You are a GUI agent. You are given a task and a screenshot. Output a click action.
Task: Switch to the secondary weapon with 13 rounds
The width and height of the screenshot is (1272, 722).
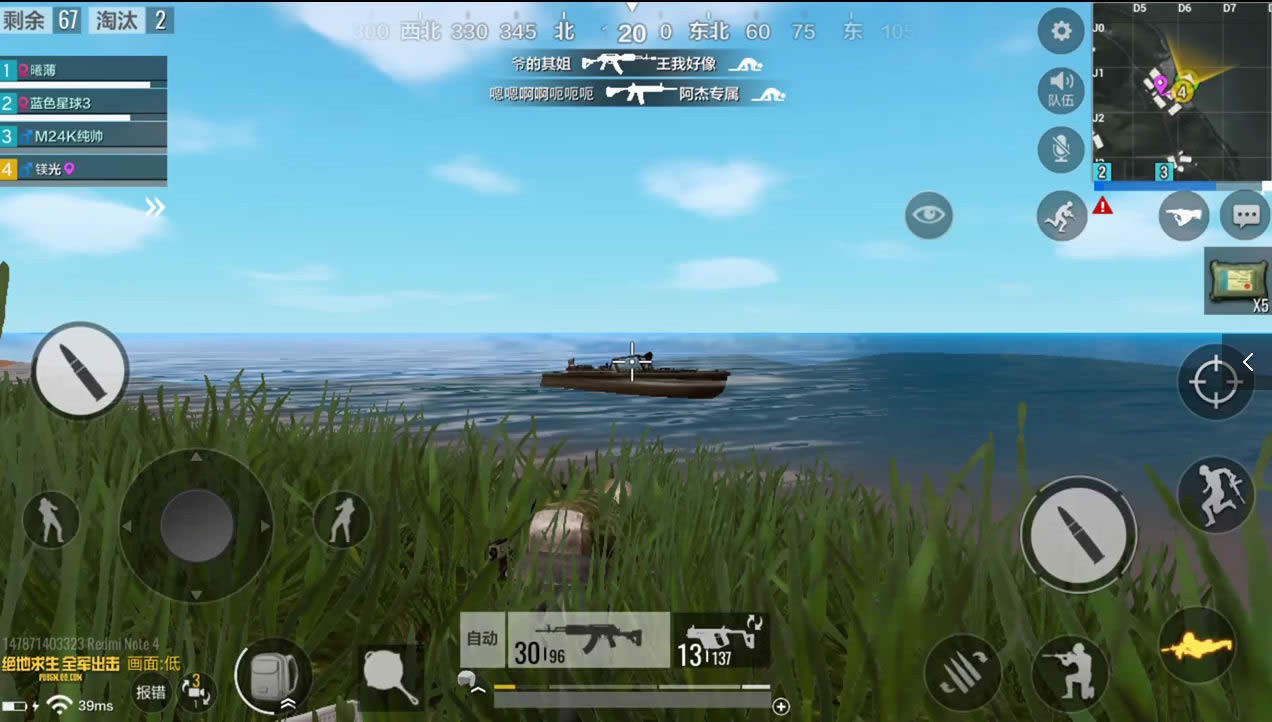click(x=720, y=640)
